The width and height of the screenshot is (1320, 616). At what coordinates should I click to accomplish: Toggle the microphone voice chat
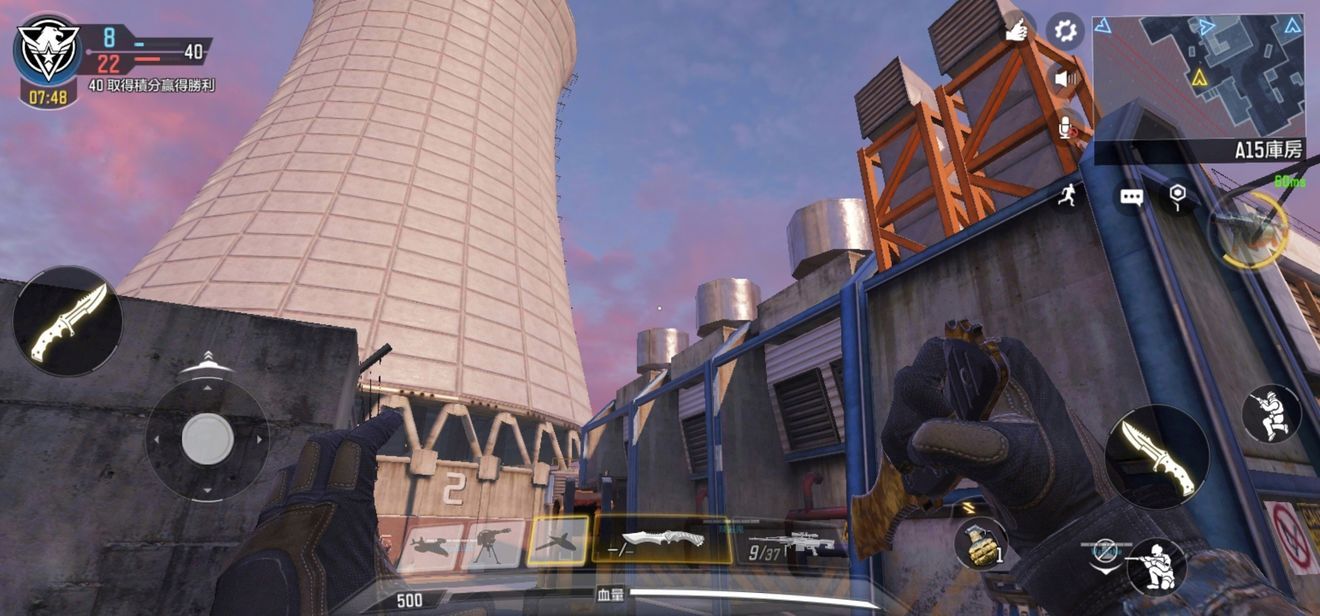coord(1067,127)
